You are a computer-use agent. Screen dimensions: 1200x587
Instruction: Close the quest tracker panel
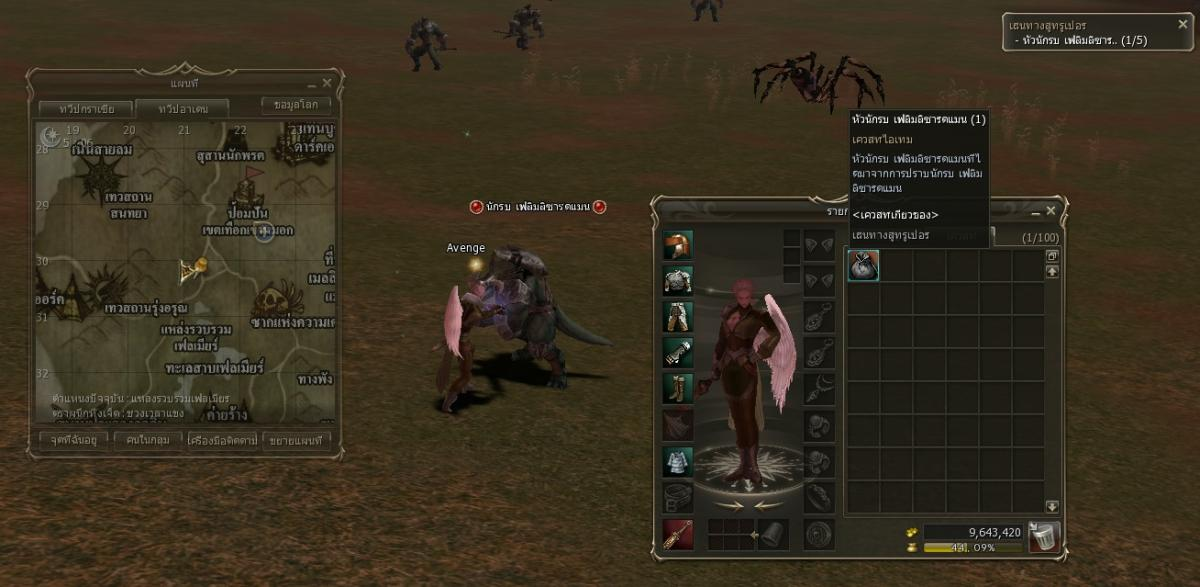1183,24
